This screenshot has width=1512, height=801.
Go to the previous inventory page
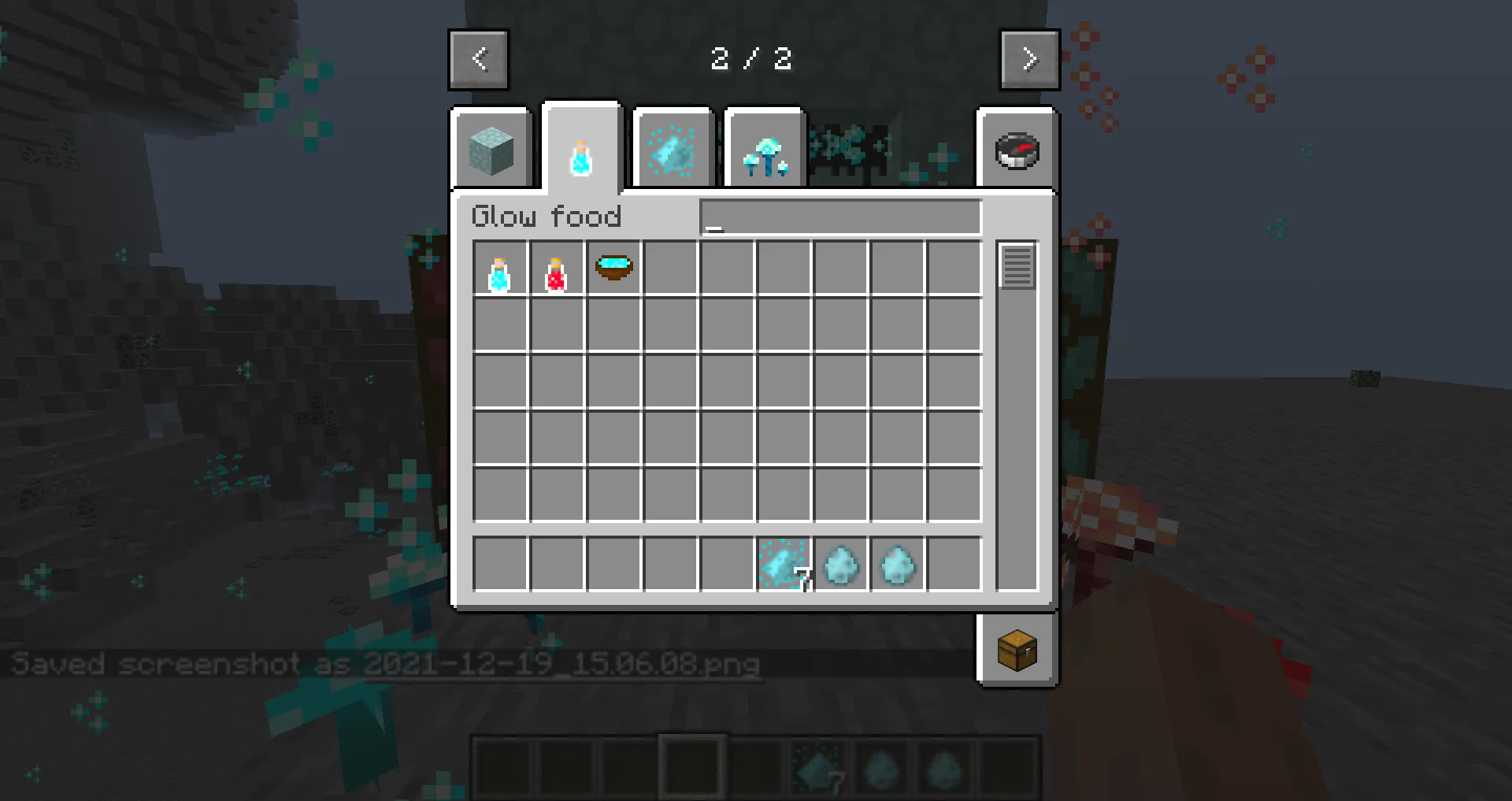478,59
